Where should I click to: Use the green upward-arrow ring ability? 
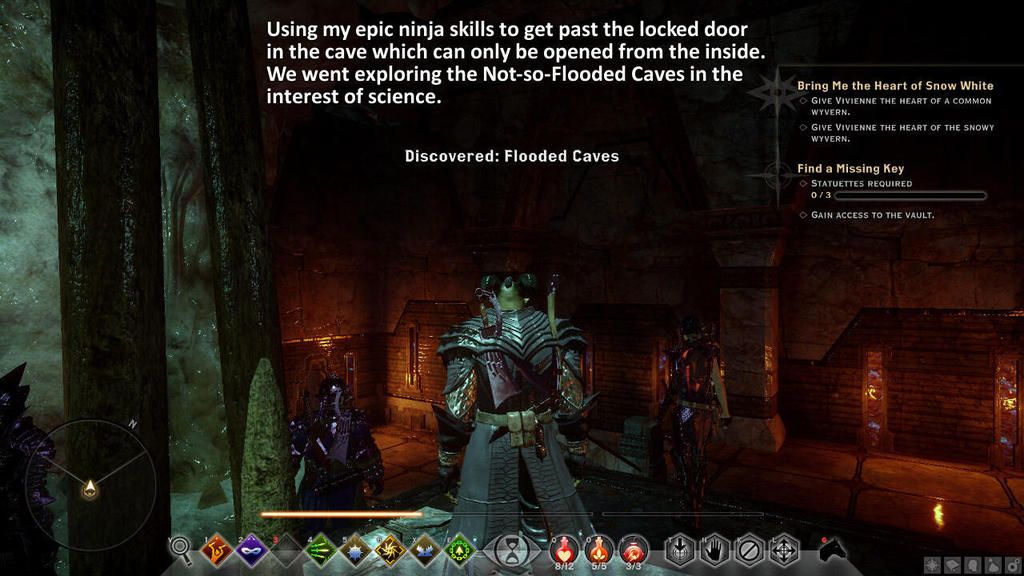pos(459,549)
